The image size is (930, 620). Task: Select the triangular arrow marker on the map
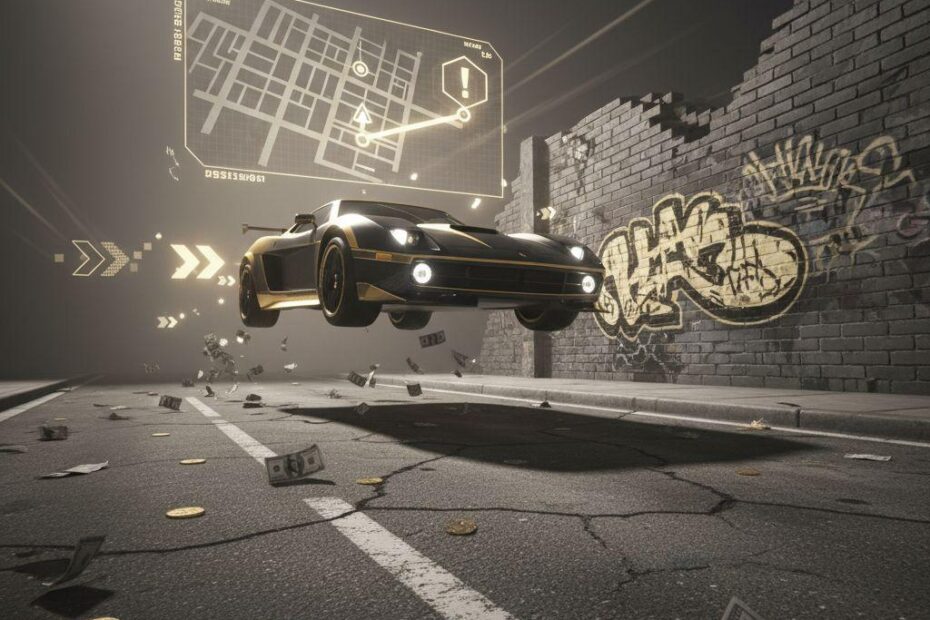point(362,116)
